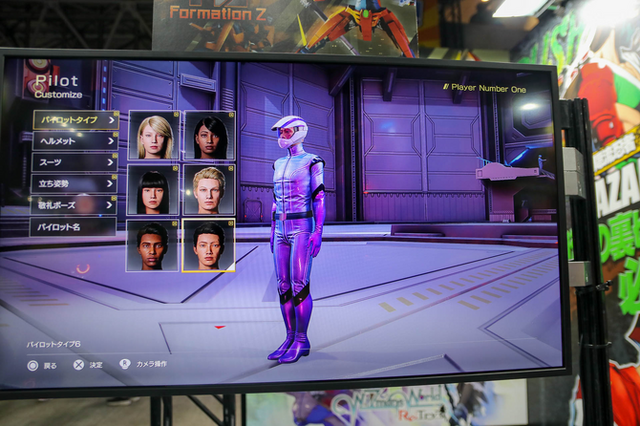Pick the blond short-haired male pilot portrait

click(x=209, y=190)
